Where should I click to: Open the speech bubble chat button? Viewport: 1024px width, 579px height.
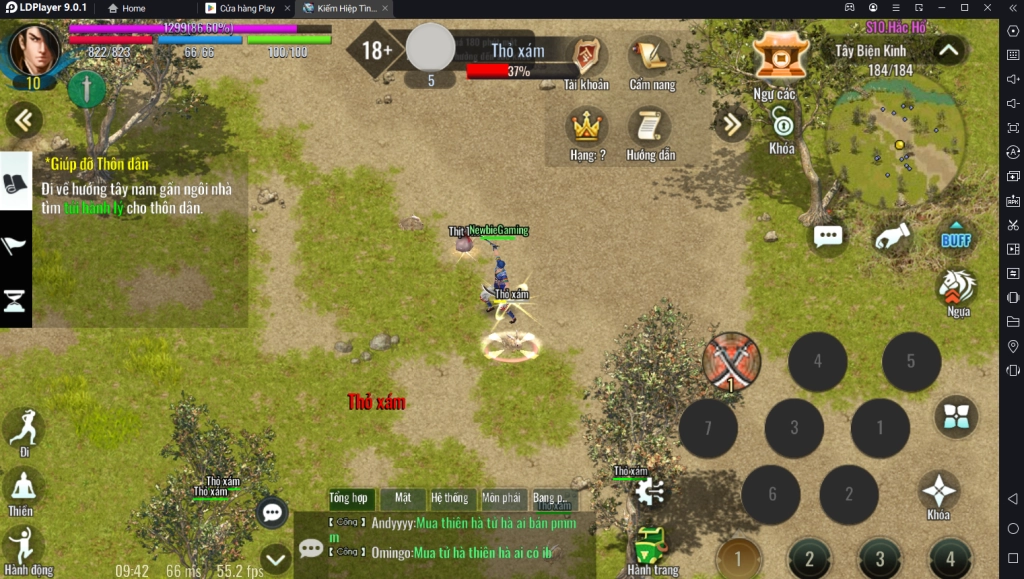(828, 237)
